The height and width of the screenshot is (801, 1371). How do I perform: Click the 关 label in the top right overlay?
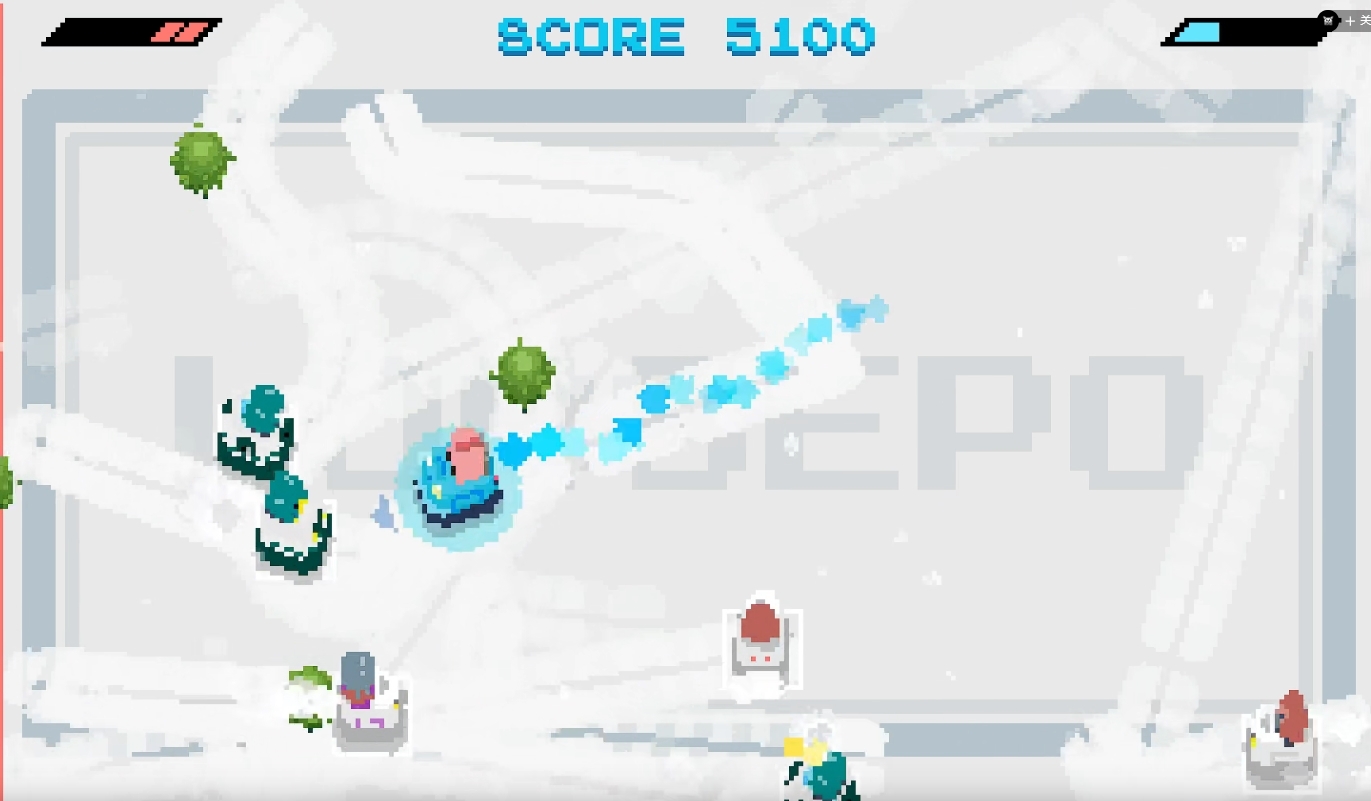tap(1364, 20)
